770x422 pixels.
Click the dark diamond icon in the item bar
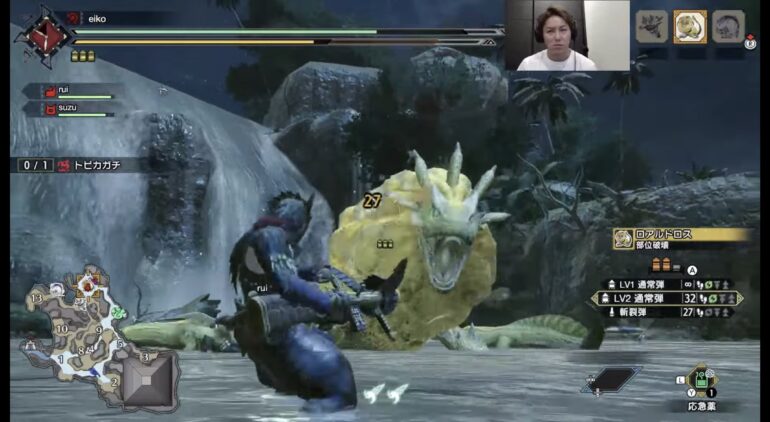click(x=611, y=380)
